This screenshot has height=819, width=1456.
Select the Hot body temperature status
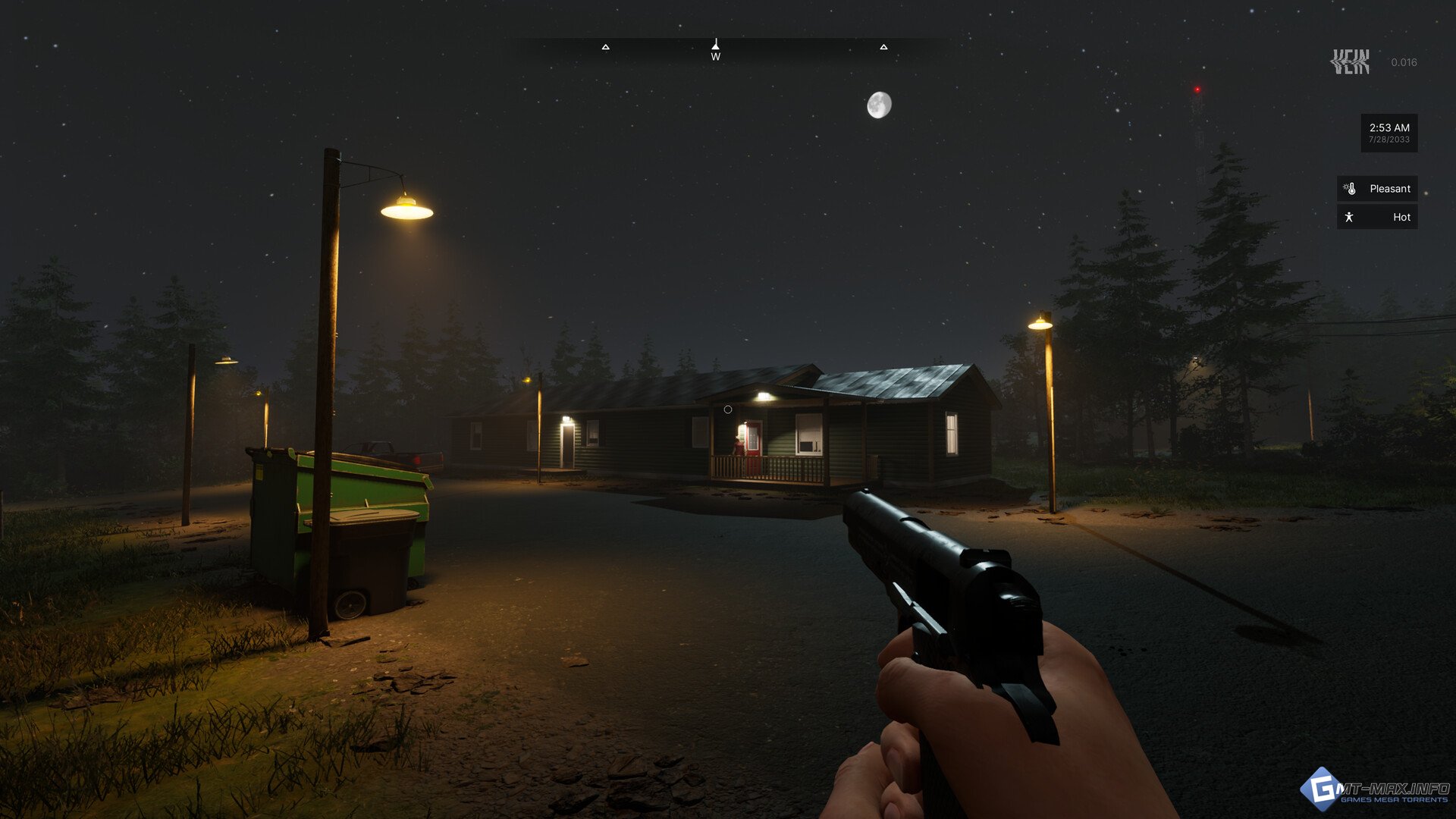click(1377, 218)
